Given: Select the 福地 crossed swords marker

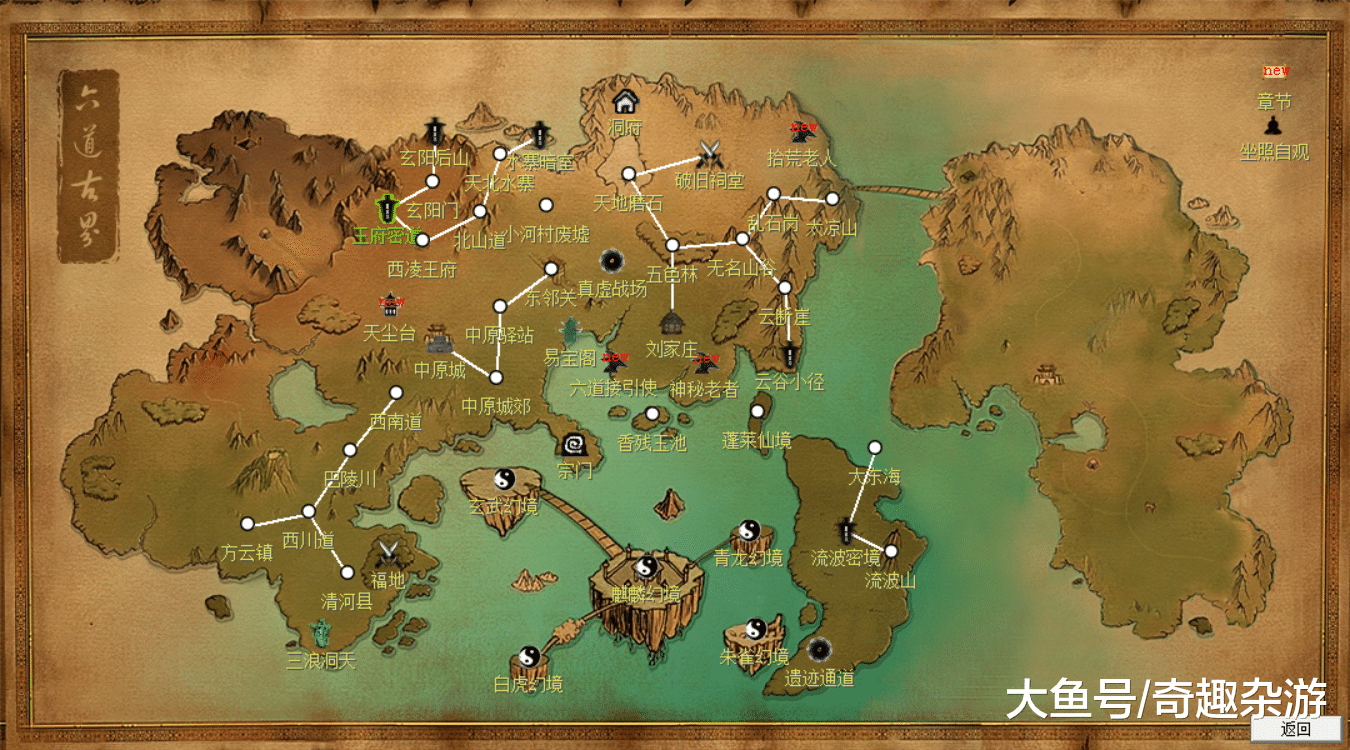Looking at the screenshot, I should tap(388, 552).
